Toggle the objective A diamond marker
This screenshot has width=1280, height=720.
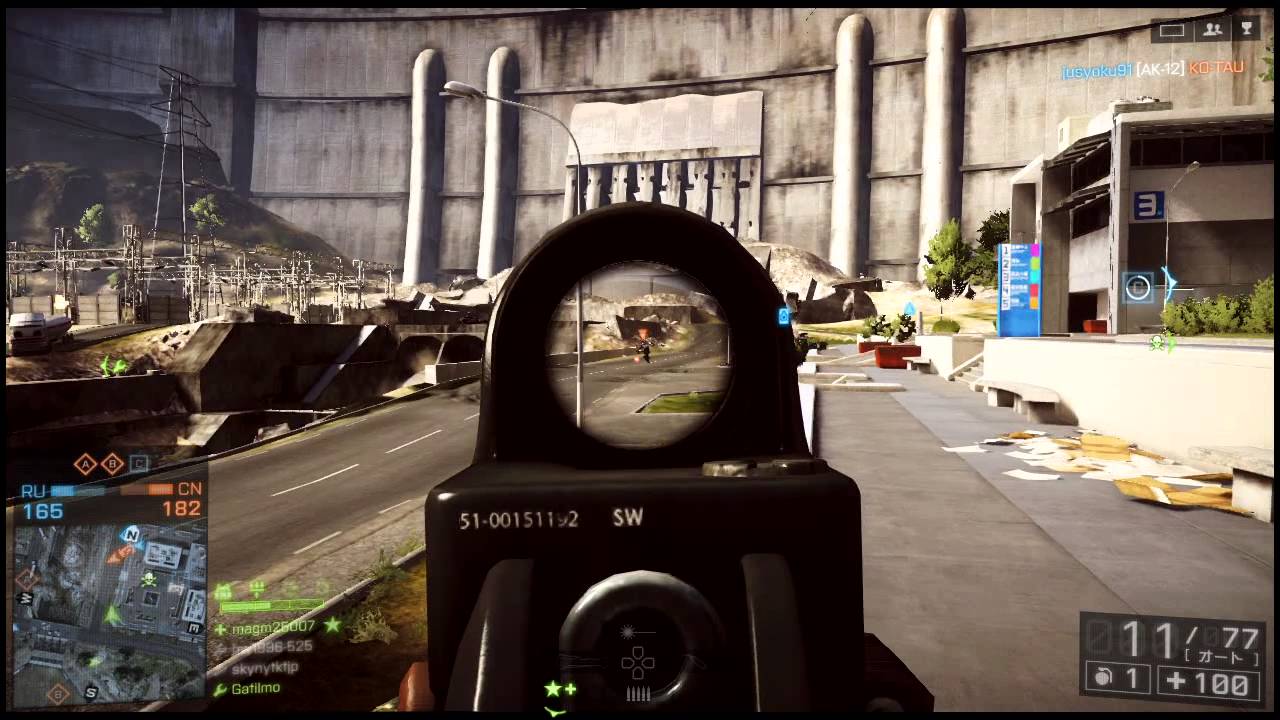(x=84, y=464)
